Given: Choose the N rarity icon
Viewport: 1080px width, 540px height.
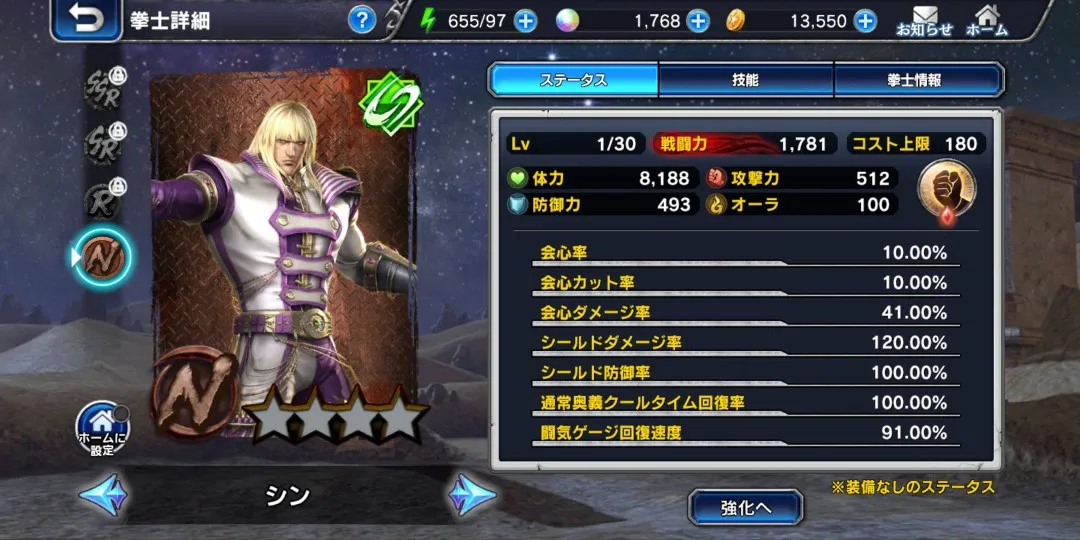Looking at the screenshot, I should click(x=101, y=255).
